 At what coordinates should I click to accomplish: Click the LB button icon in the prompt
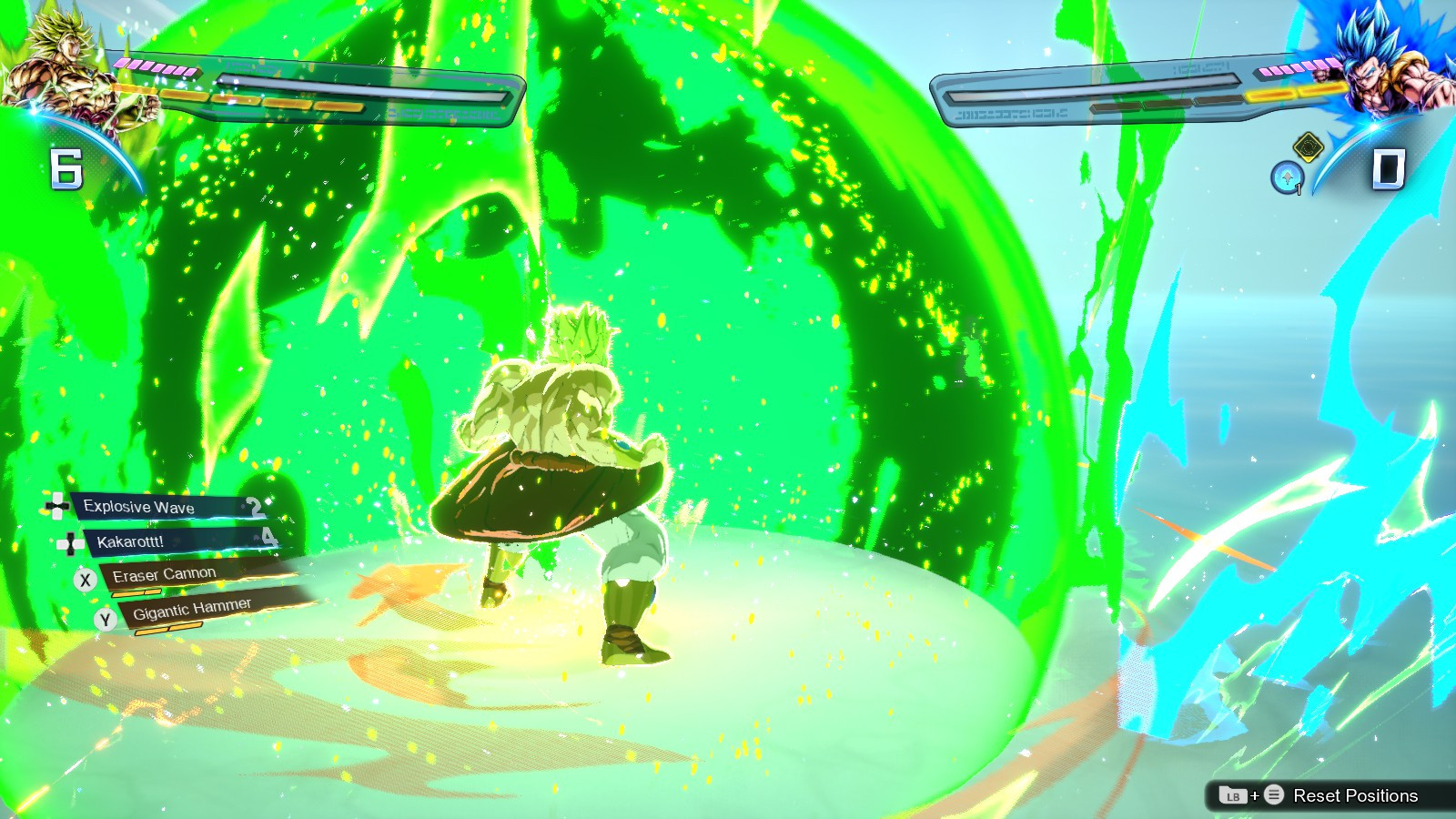click(x=1233, y=794)
